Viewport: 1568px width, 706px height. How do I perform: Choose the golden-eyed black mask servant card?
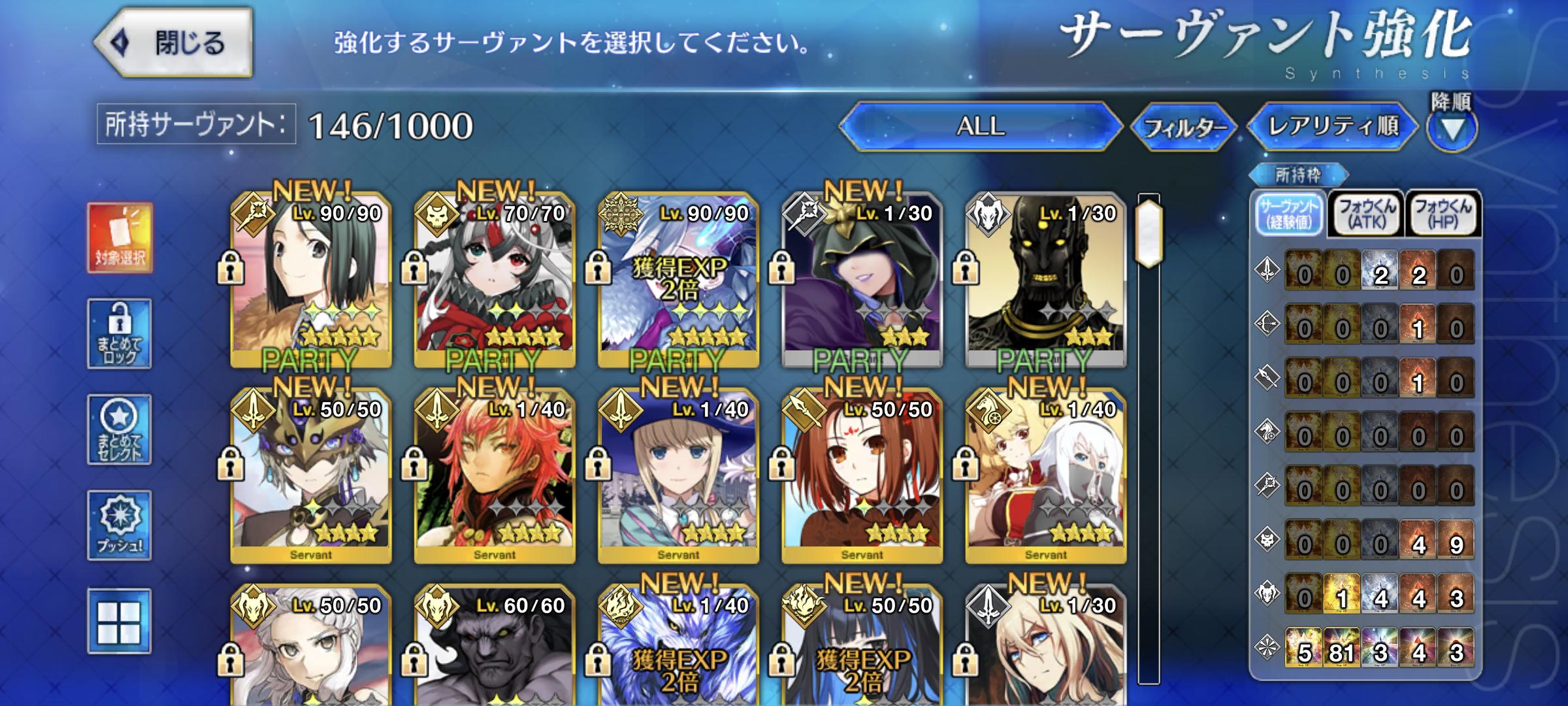[1045, 280]
